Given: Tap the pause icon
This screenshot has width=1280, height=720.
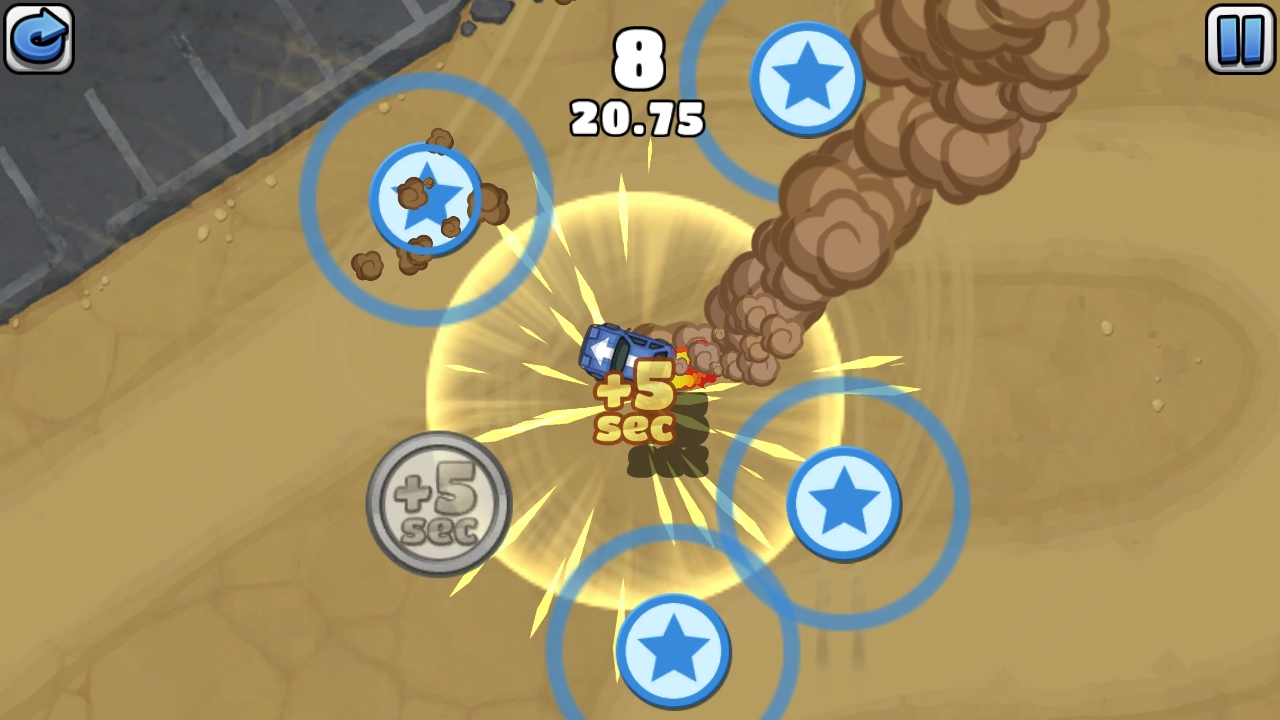Looking at the screenshot, I should pyautogui.click(x=1239, y=40).
